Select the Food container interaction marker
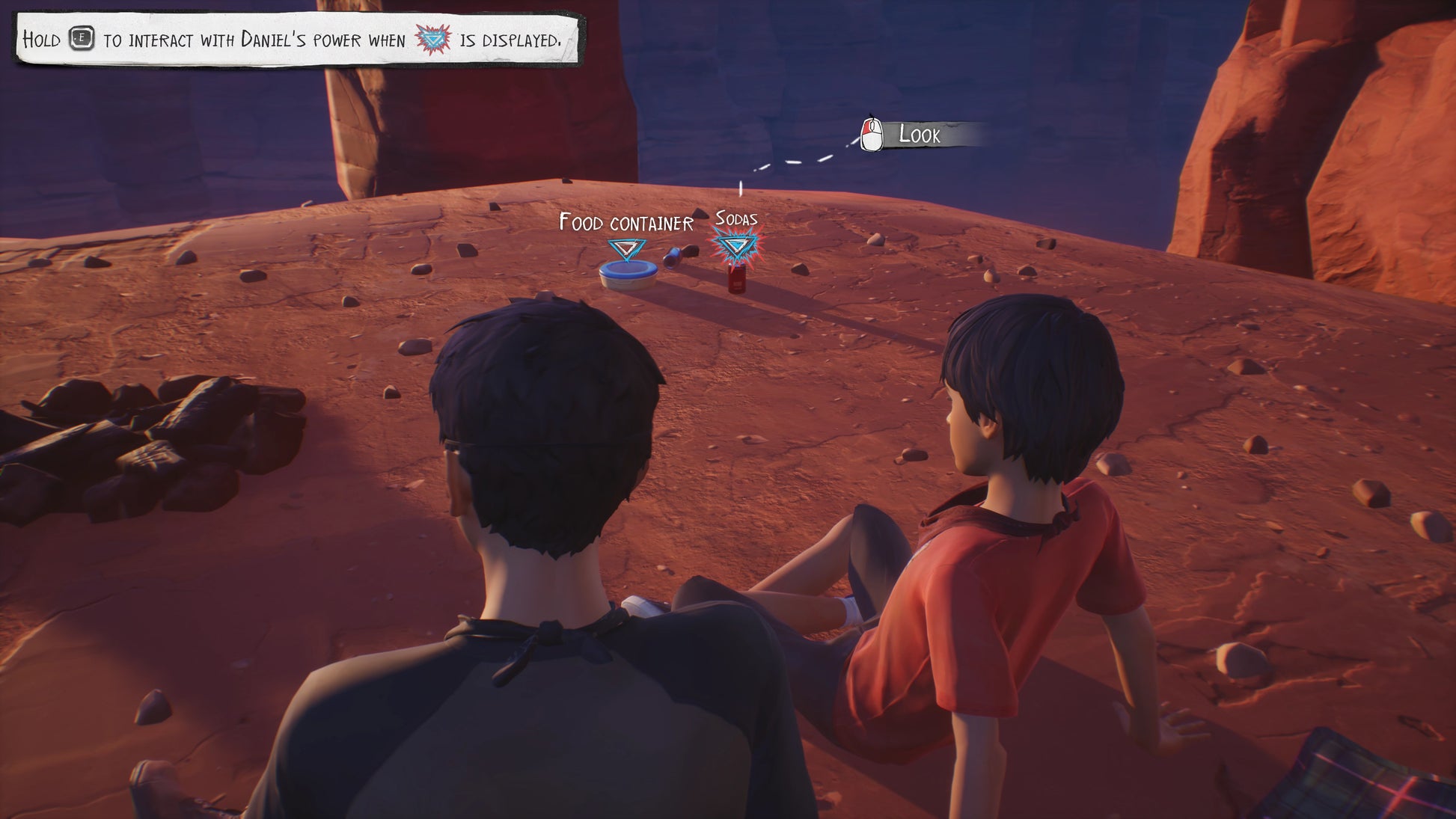Image resolution: width=1456 pixels, height=819 pixels. tap(626, 249)
